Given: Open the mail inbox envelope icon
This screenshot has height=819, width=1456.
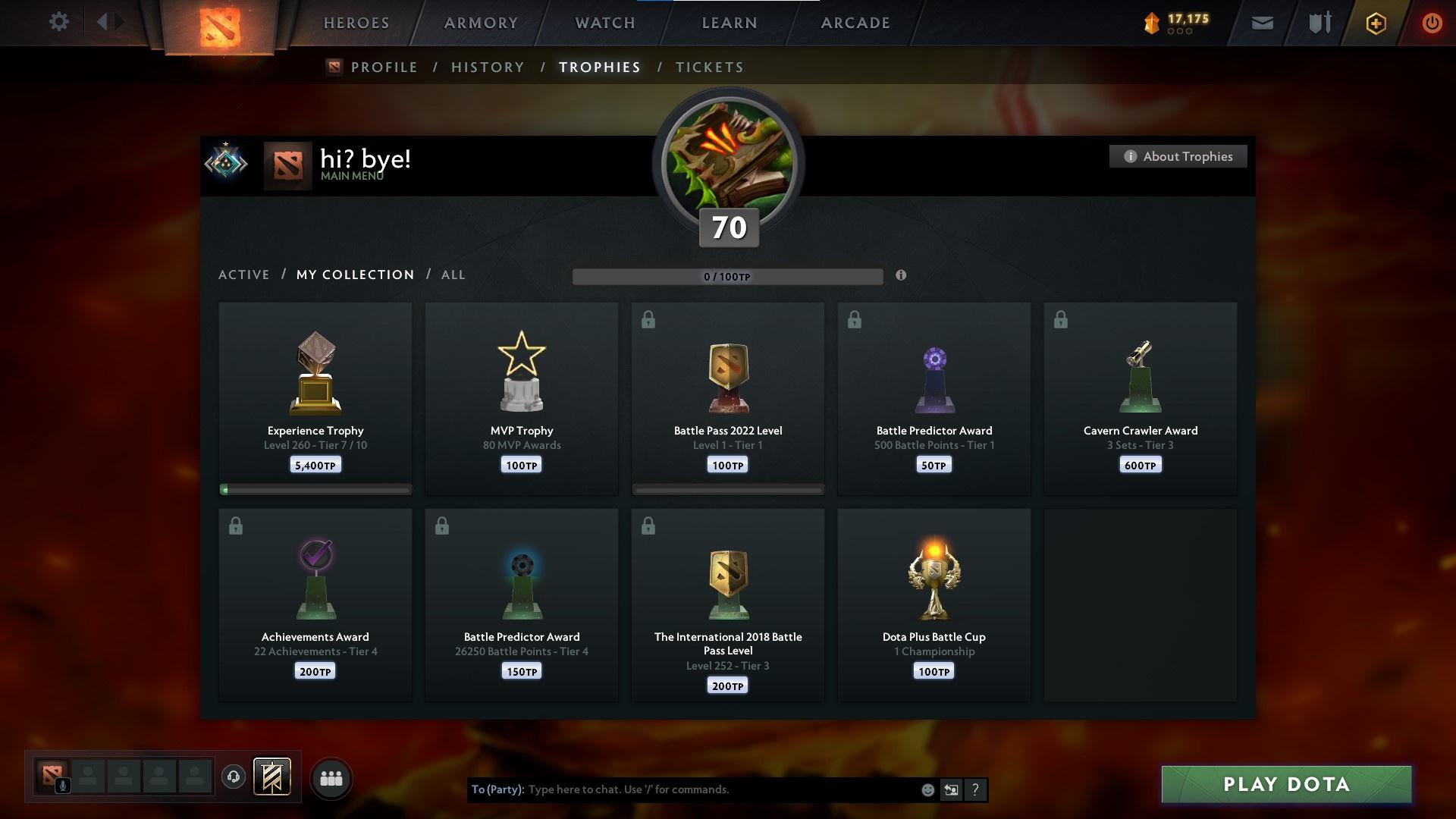Looking at the screenshot, I should (1262, 23).
